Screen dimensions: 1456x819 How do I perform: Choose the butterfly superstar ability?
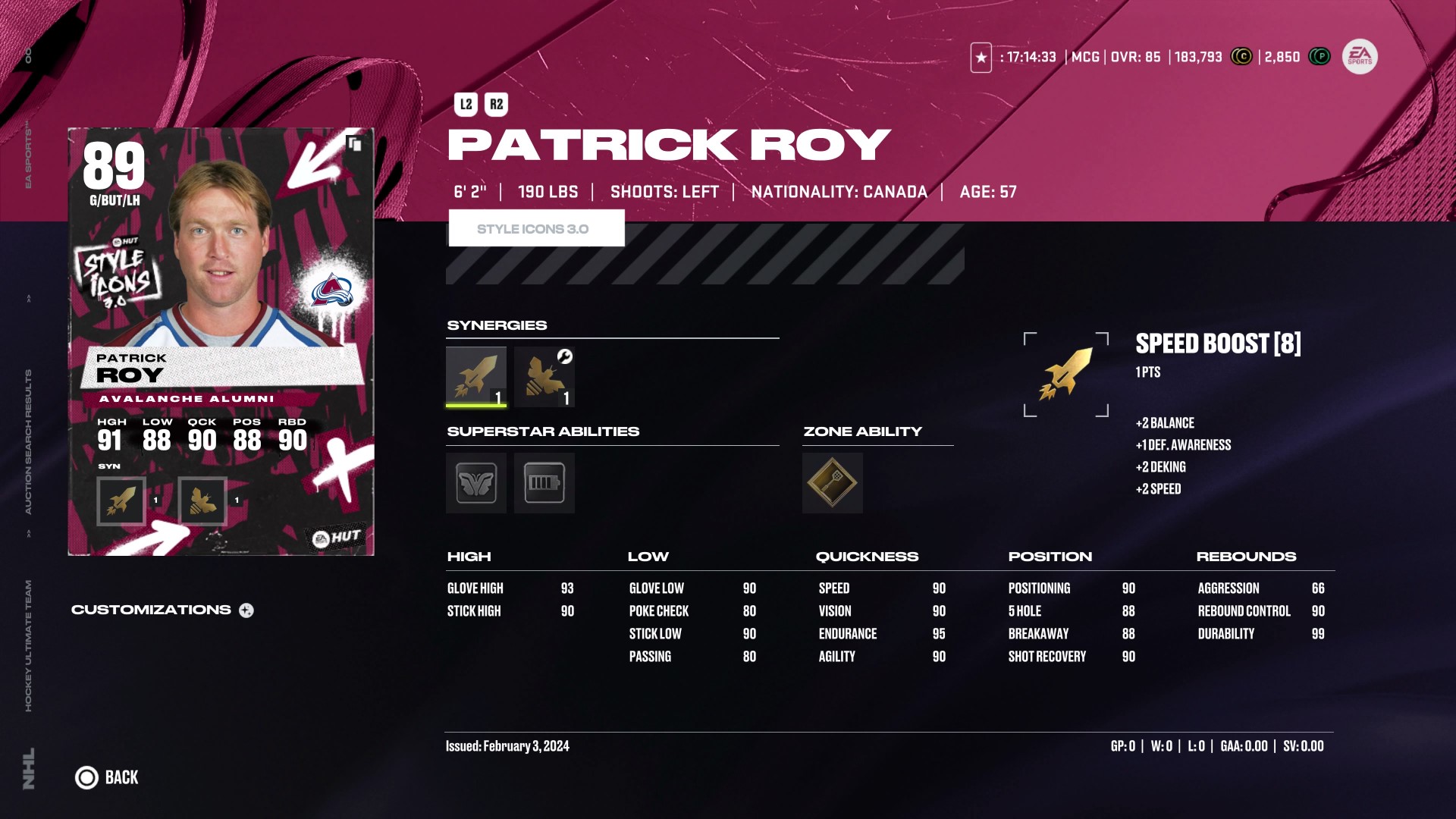(x=475, y=483)
